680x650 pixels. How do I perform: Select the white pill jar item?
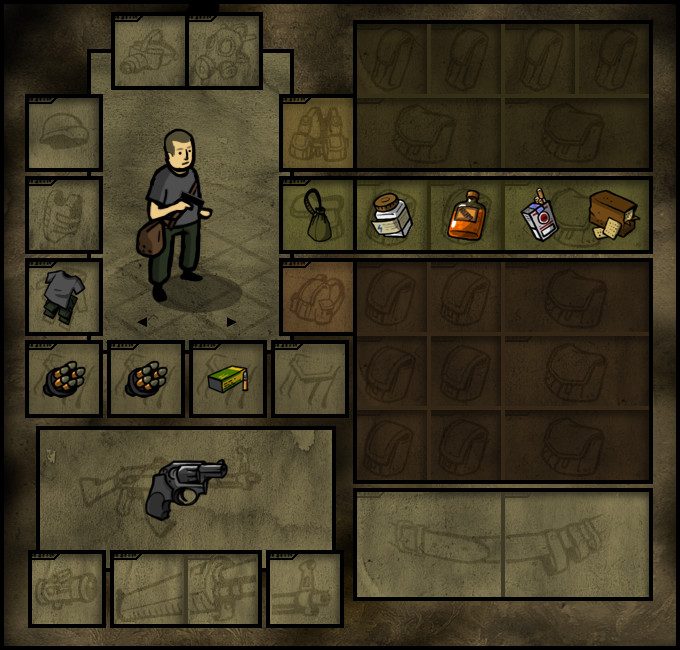pos(392,215)
